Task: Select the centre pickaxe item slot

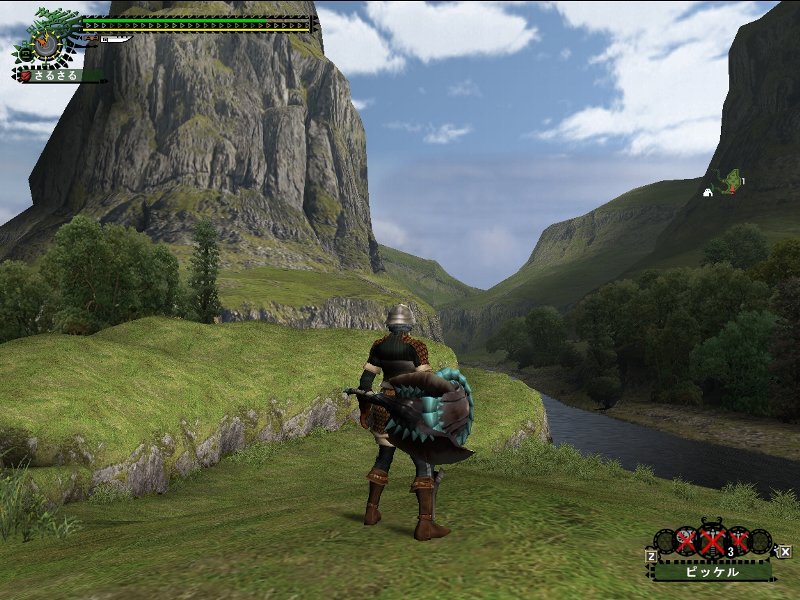Action: click(712, 542)
